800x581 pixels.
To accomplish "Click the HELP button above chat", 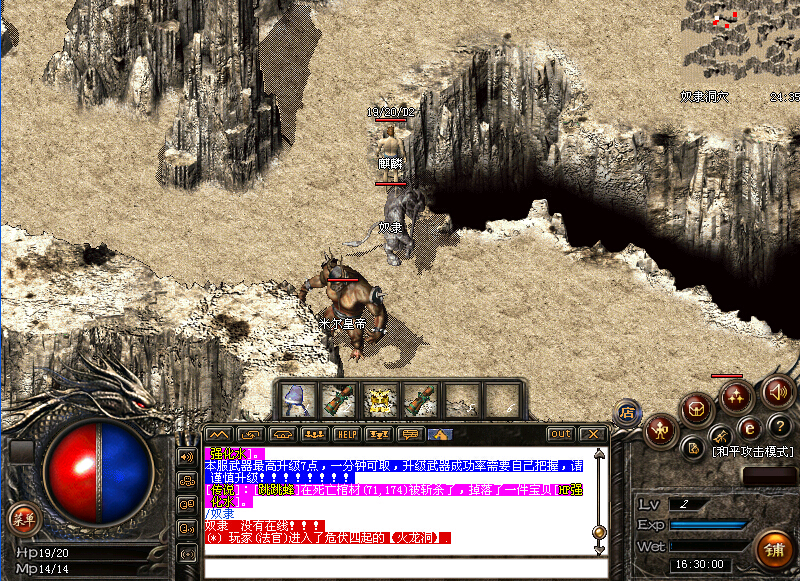I will (346, 434).
